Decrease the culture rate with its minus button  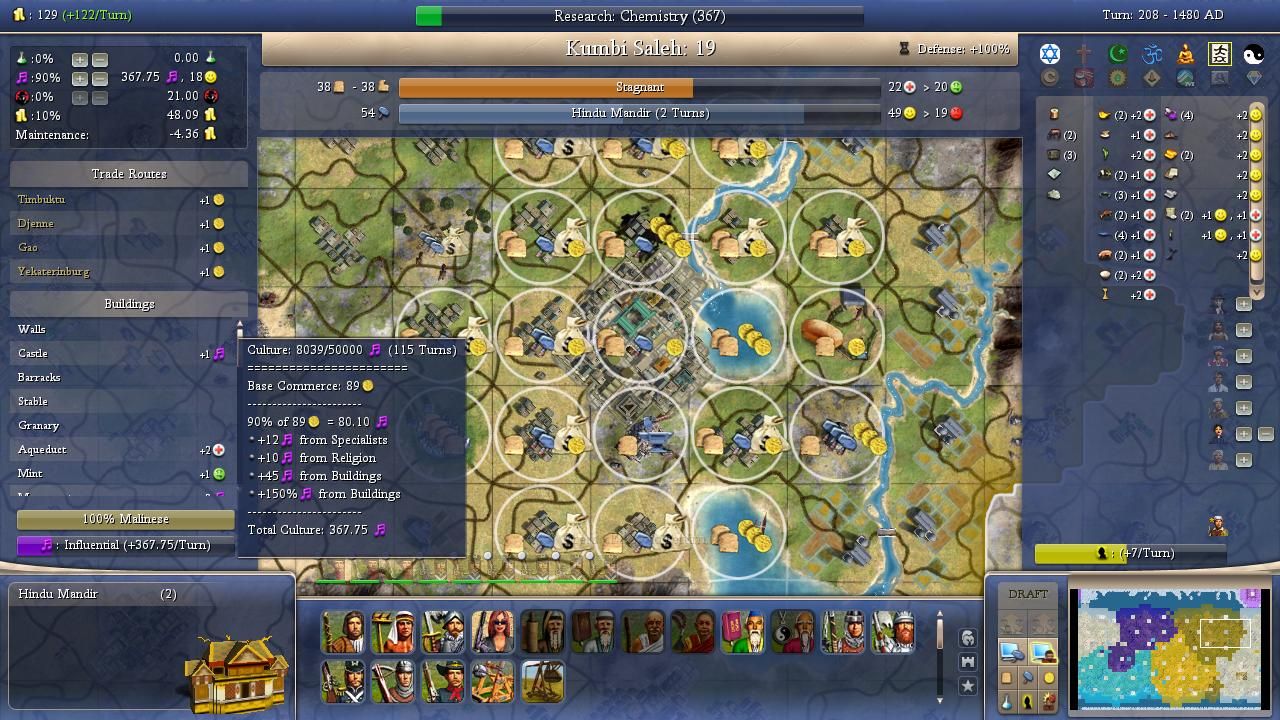tap(99, 78)
